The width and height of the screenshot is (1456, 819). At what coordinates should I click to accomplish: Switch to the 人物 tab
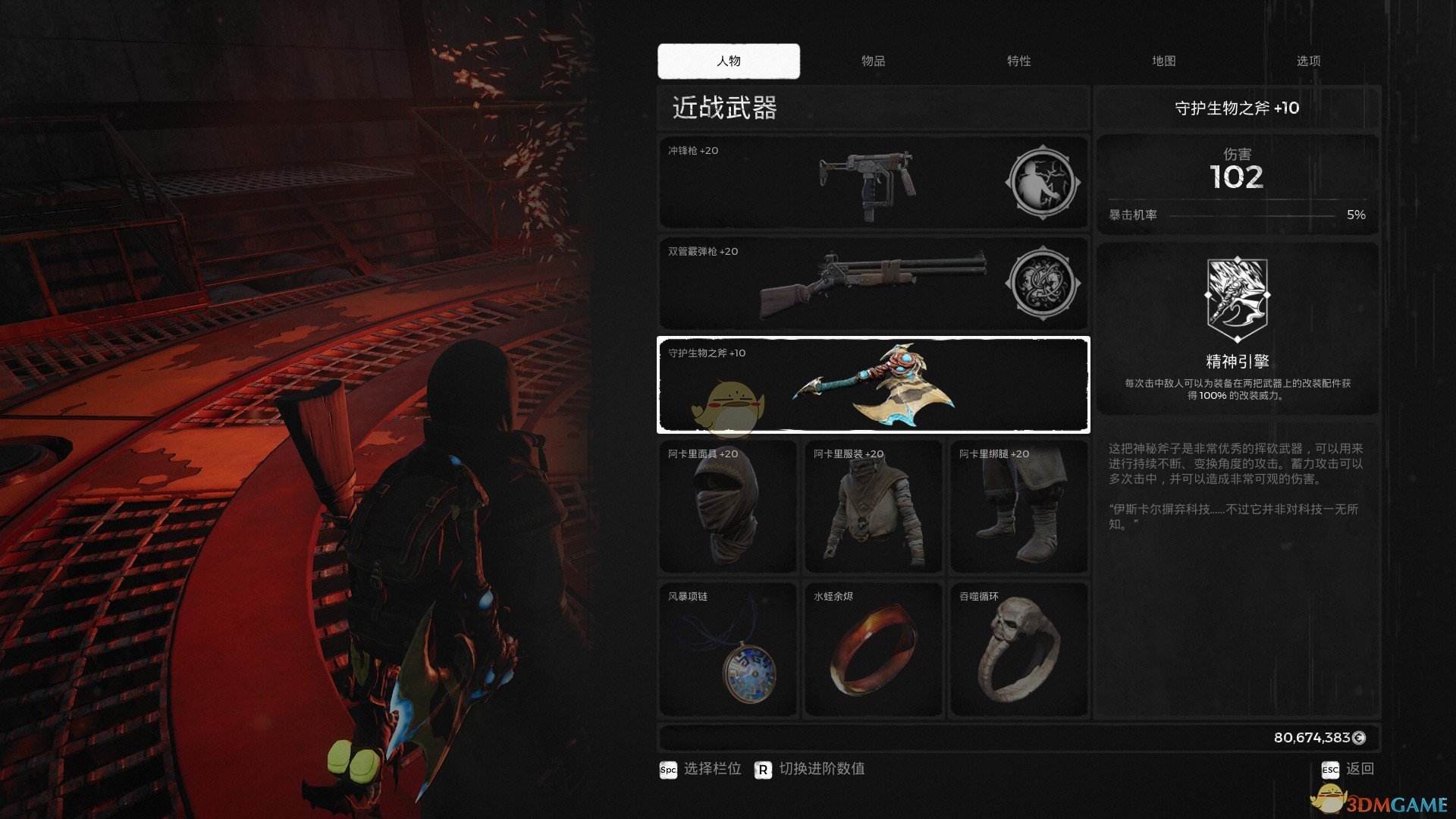point(728,61)
